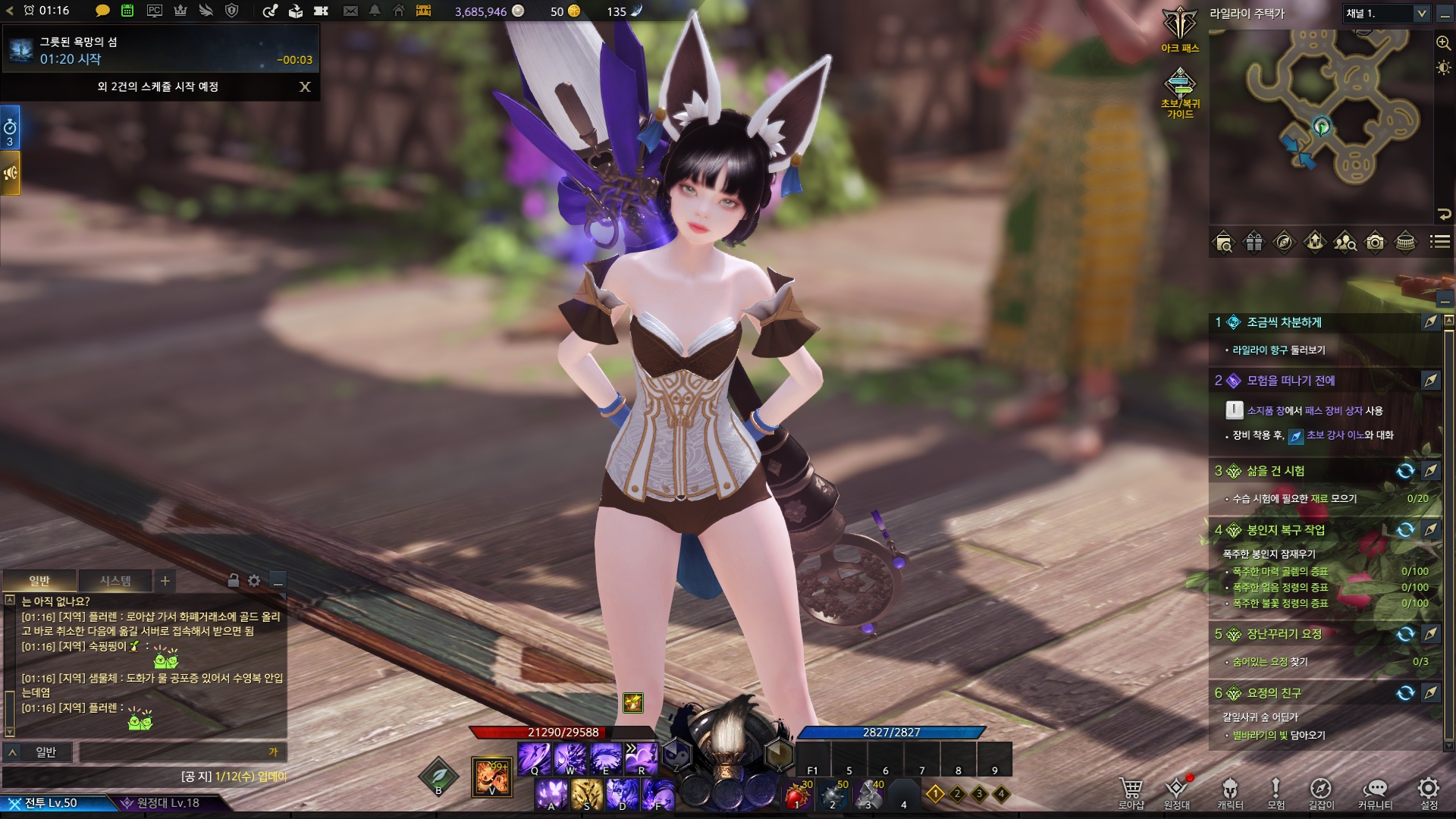Open the 로아샵 shop menu
Screen dimensions: 1456x819
(1131, 792)
